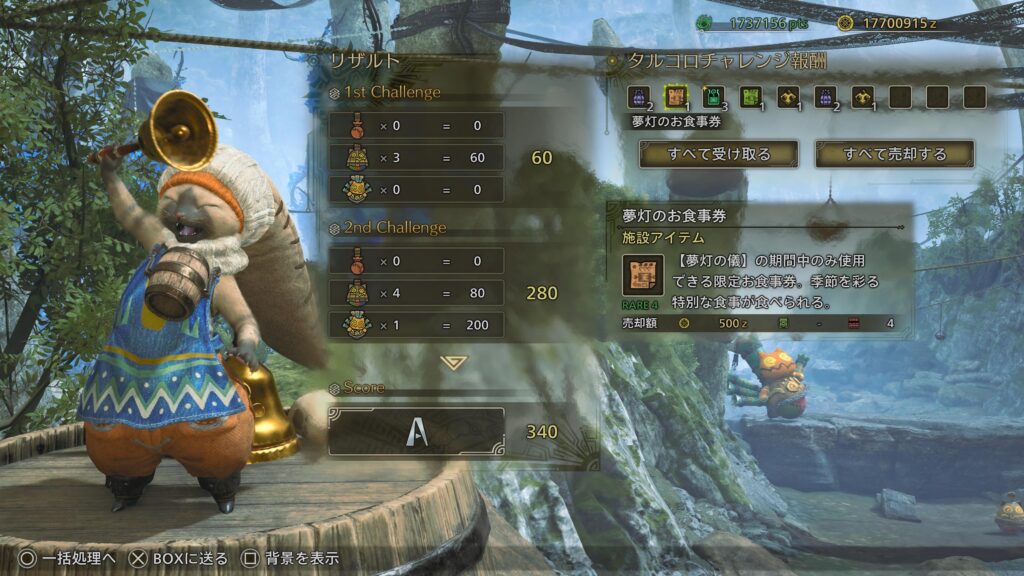Pick the green voucher reward with quantity 3
Image resolution: width=1024 pixels, height=576 pixels.
[713, 97]
